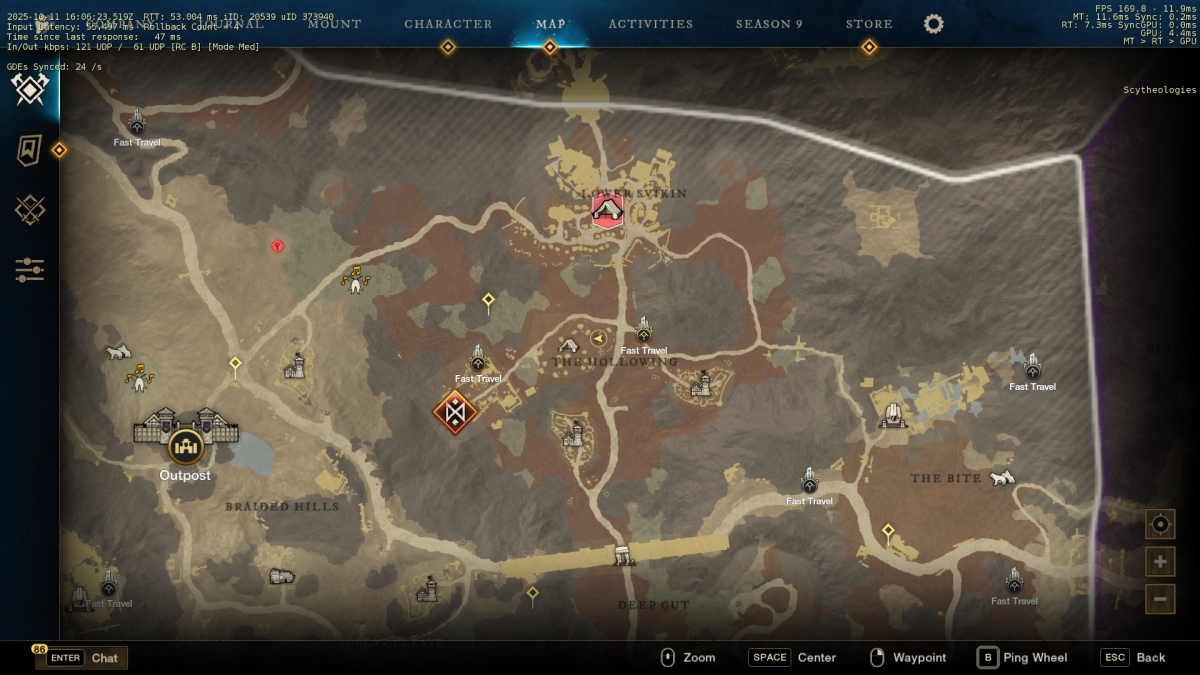Go to the Activities tab
Viewport: 1200px width, 675px height.
coord(651,24)
